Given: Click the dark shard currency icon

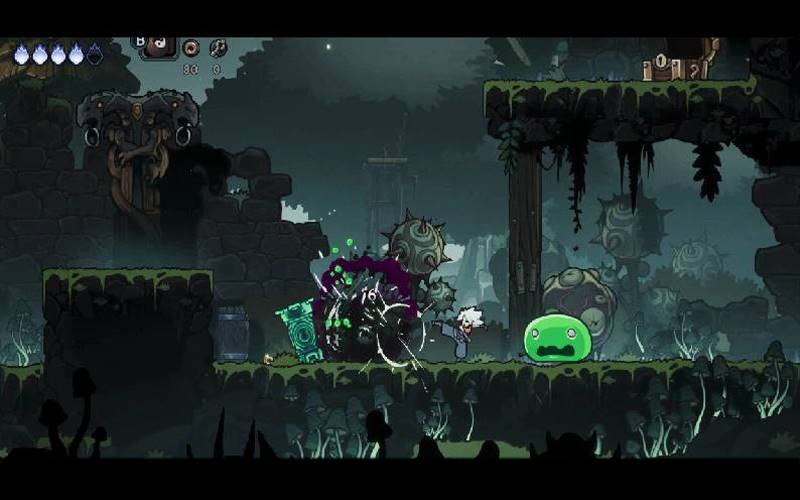Looking at the screenshot, I should point(217,47).
